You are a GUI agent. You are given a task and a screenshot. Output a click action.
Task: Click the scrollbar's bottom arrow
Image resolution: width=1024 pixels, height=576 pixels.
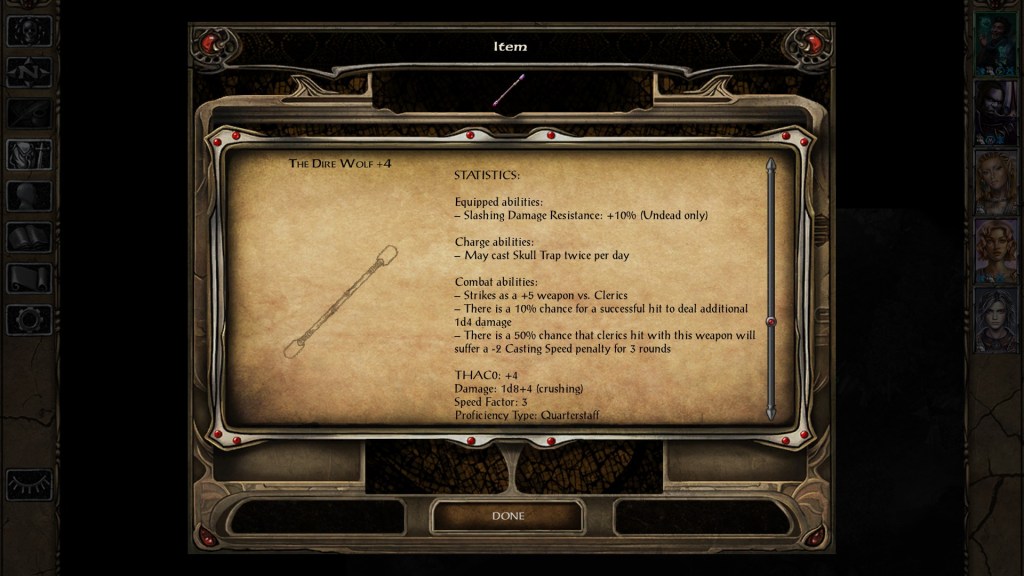point(770,412)
